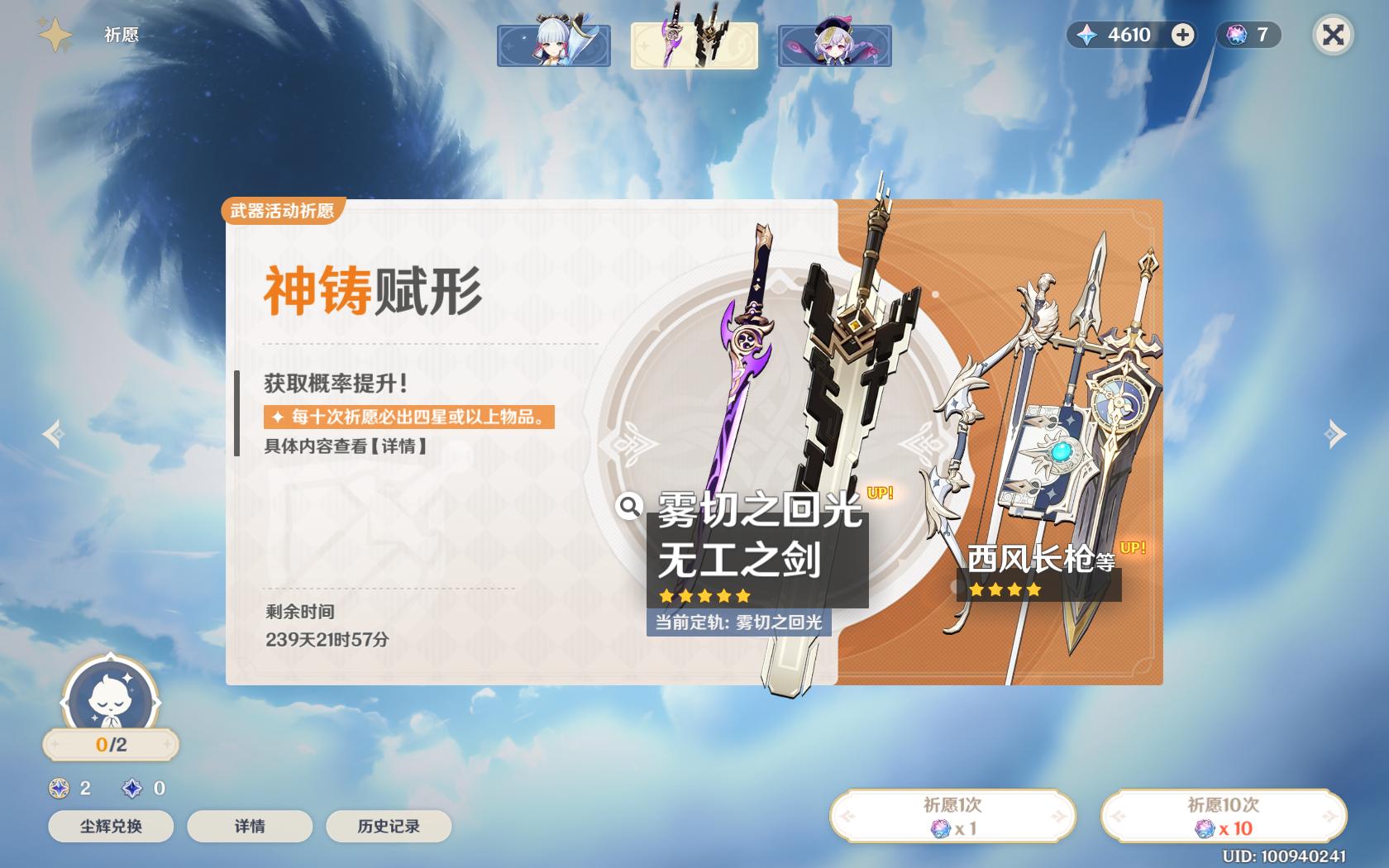The width and height of the screenshot is (1389, 868).
Task: Open the 历史记录 wish history
Action: point(388,826)
